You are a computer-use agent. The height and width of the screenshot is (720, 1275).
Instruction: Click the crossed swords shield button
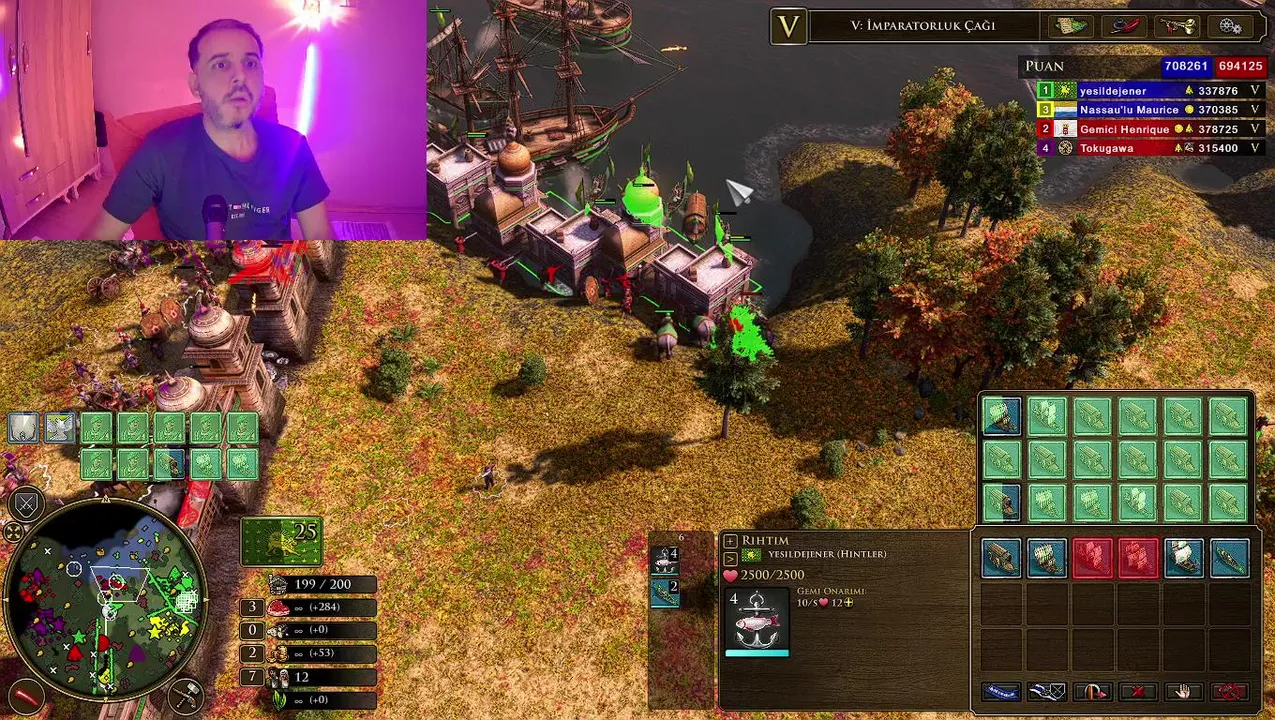tap(26, 504)
